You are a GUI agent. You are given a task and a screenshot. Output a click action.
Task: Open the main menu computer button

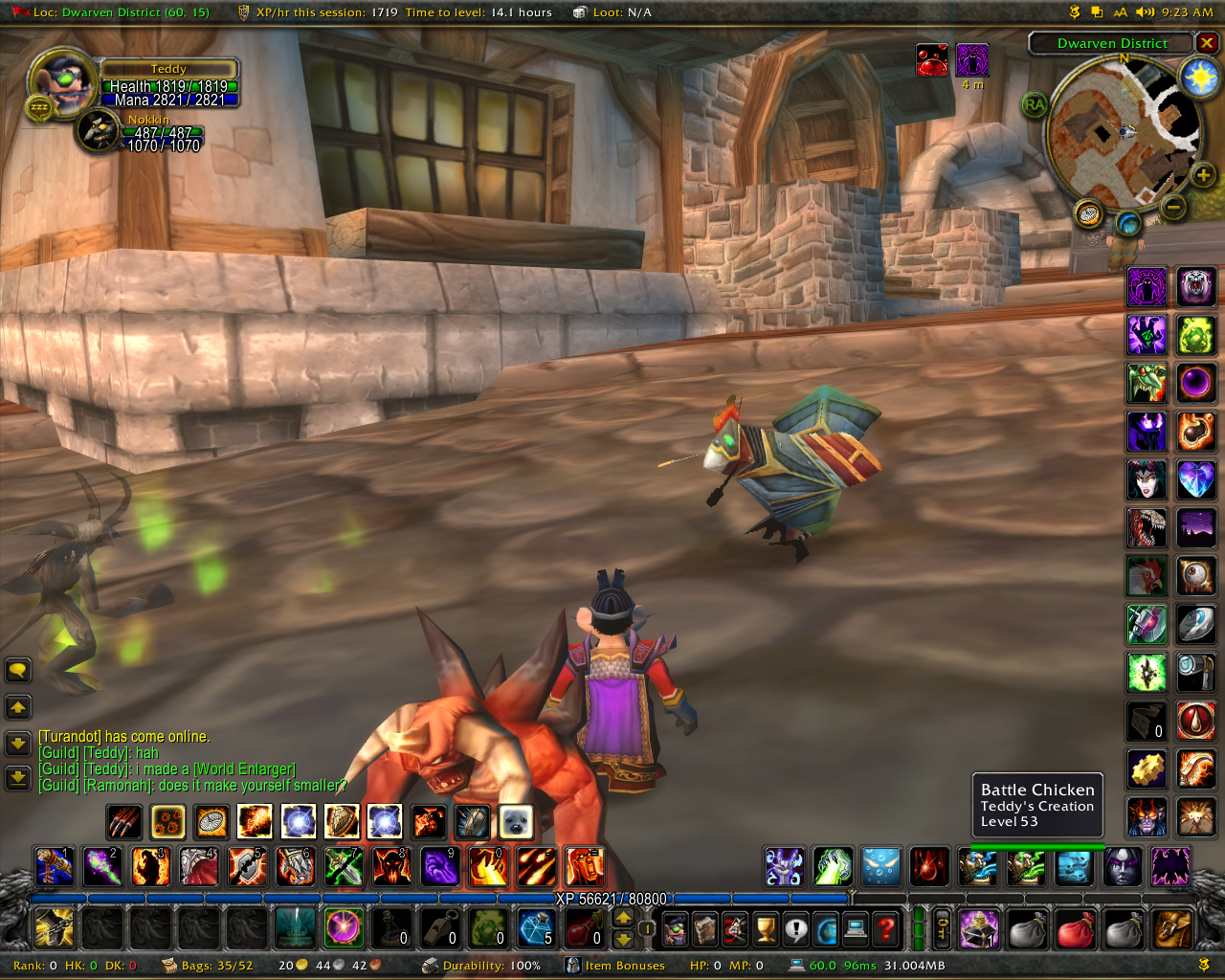pyautogui.click(x=857, y=927)
